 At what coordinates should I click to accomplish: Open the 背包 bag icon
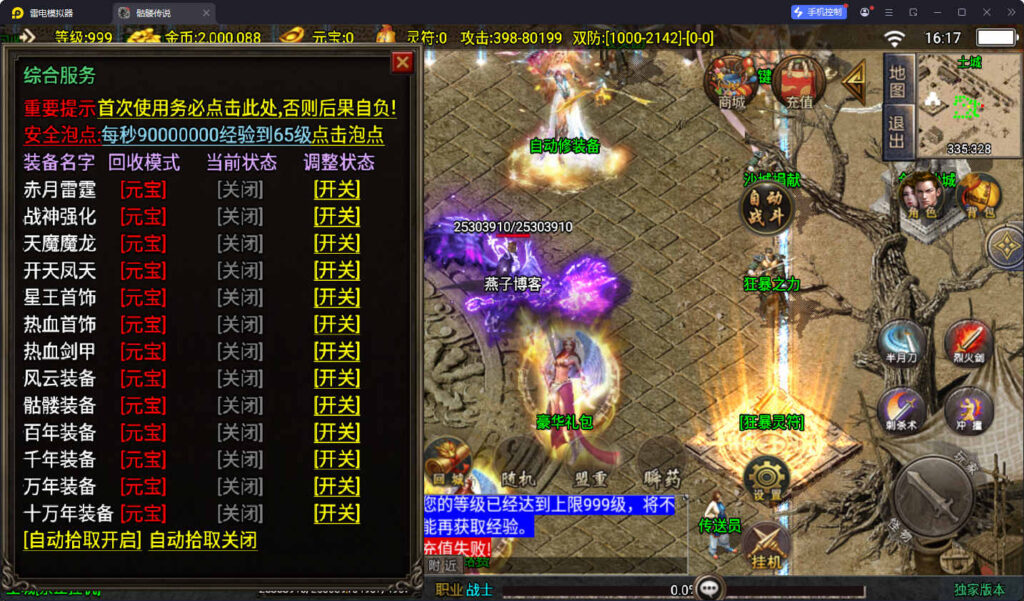pyautogui.click(x=980, y=195)
